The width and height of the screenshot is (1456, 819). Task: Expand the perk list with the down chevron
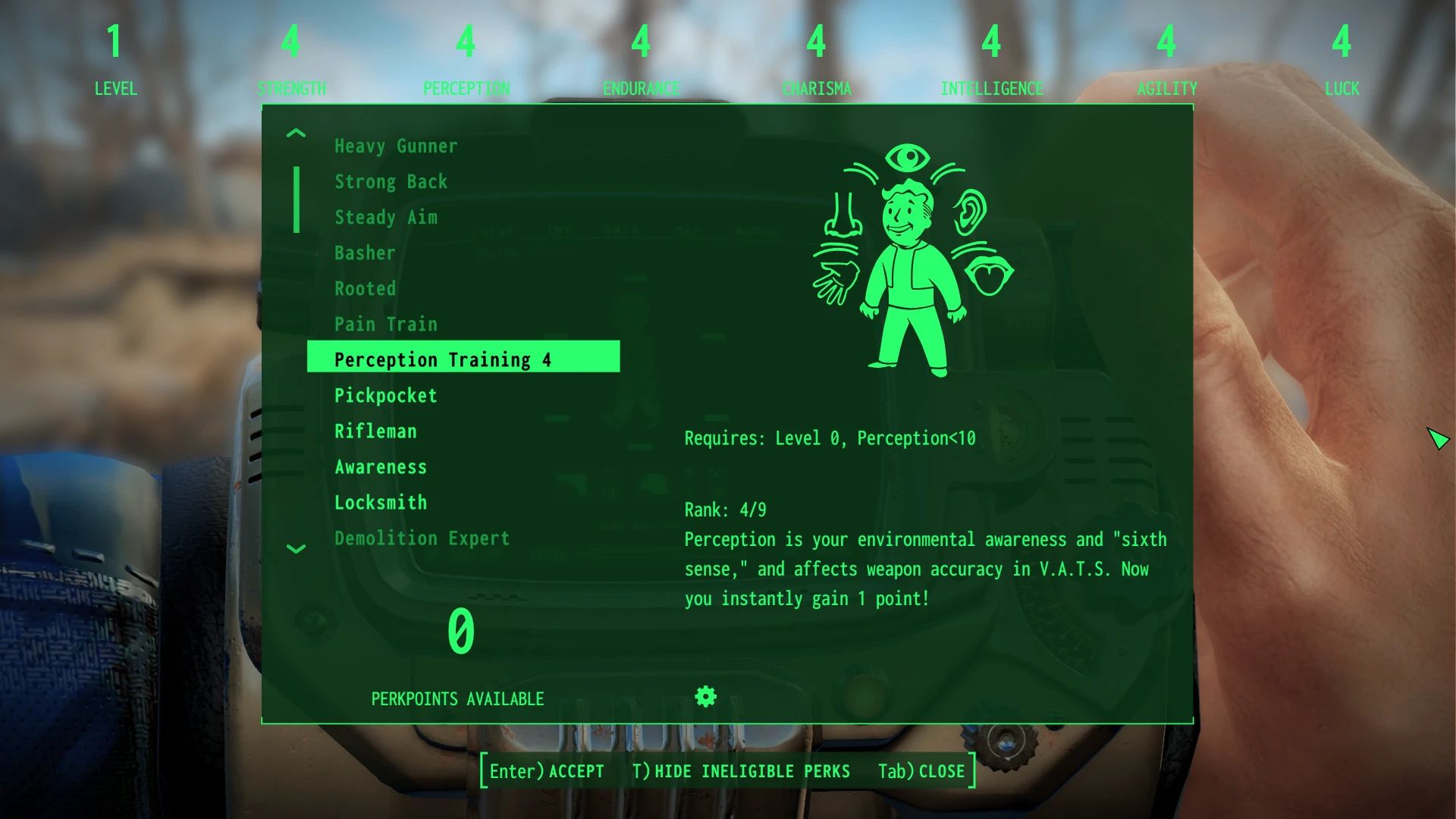tap(296, 549)
